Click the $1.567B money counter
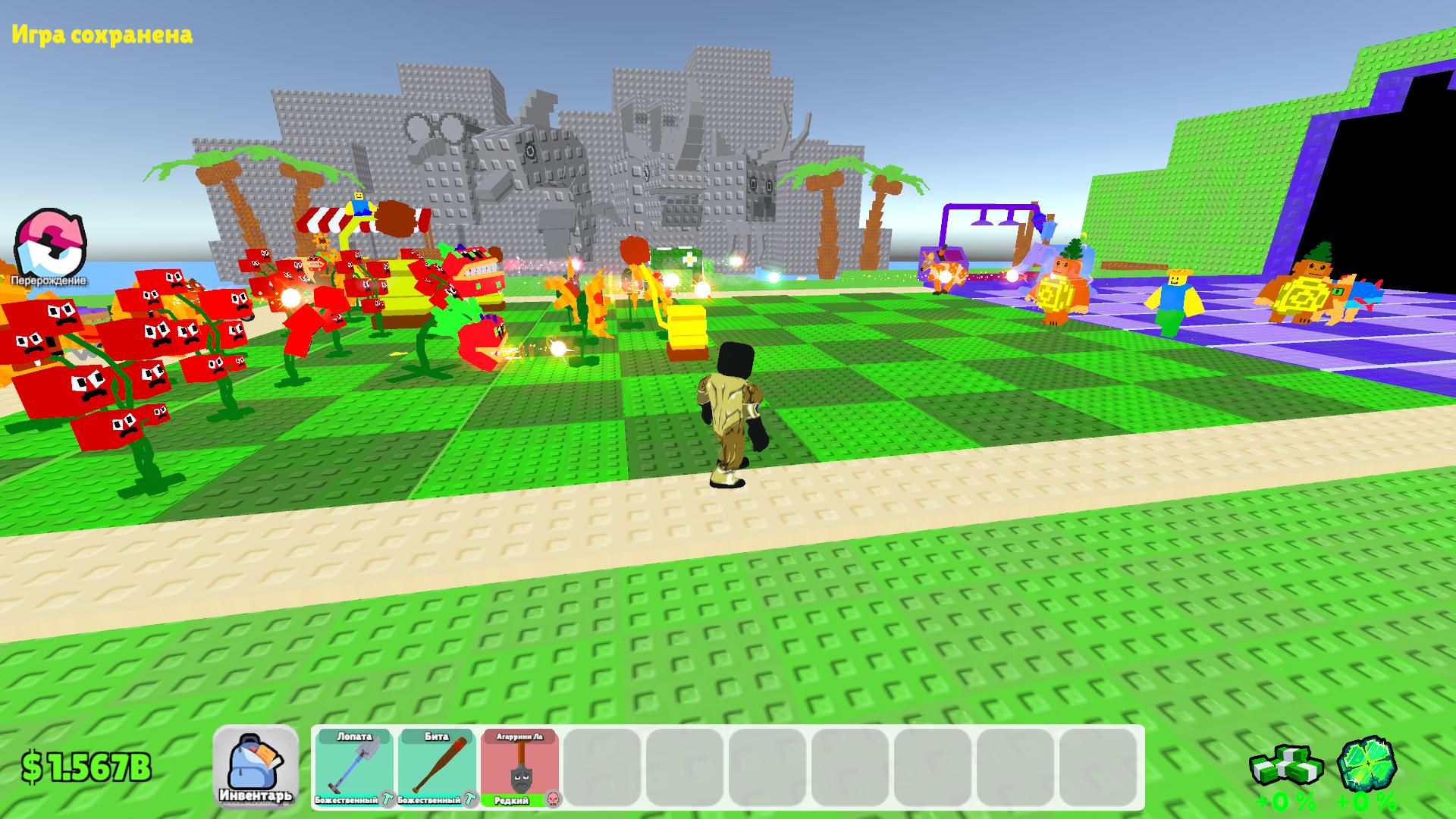This screenshot has height=819, width=1456. pos(86,767)
